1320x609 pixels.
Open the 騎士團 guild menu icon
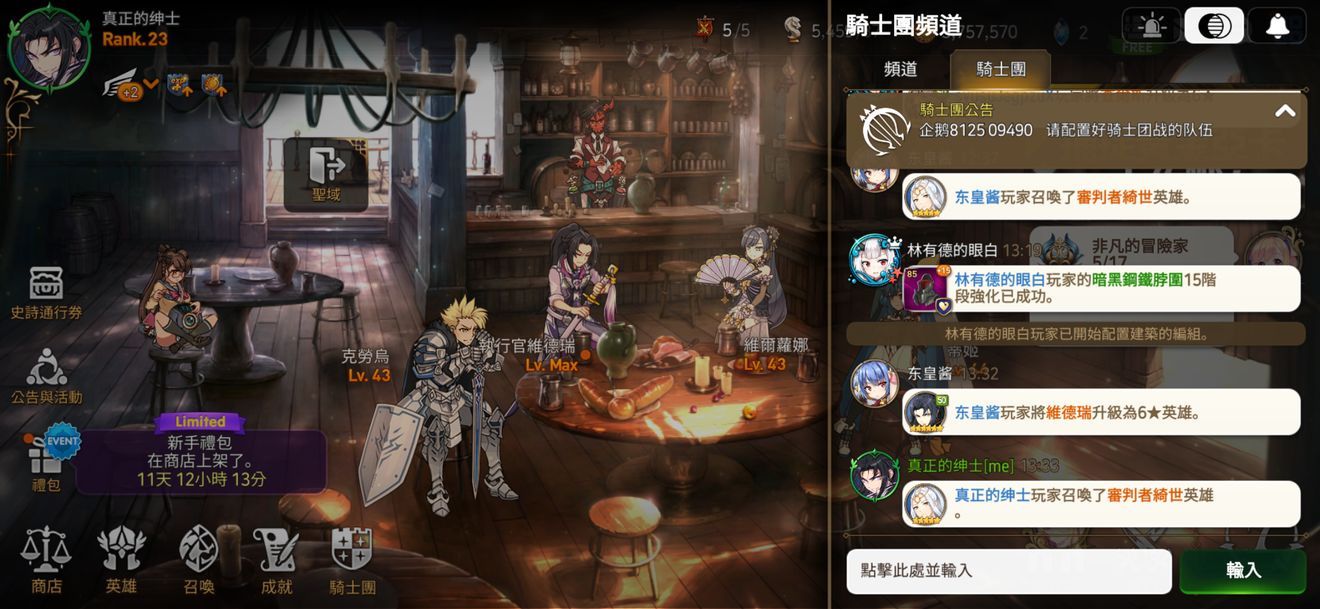tap(352, 560)
